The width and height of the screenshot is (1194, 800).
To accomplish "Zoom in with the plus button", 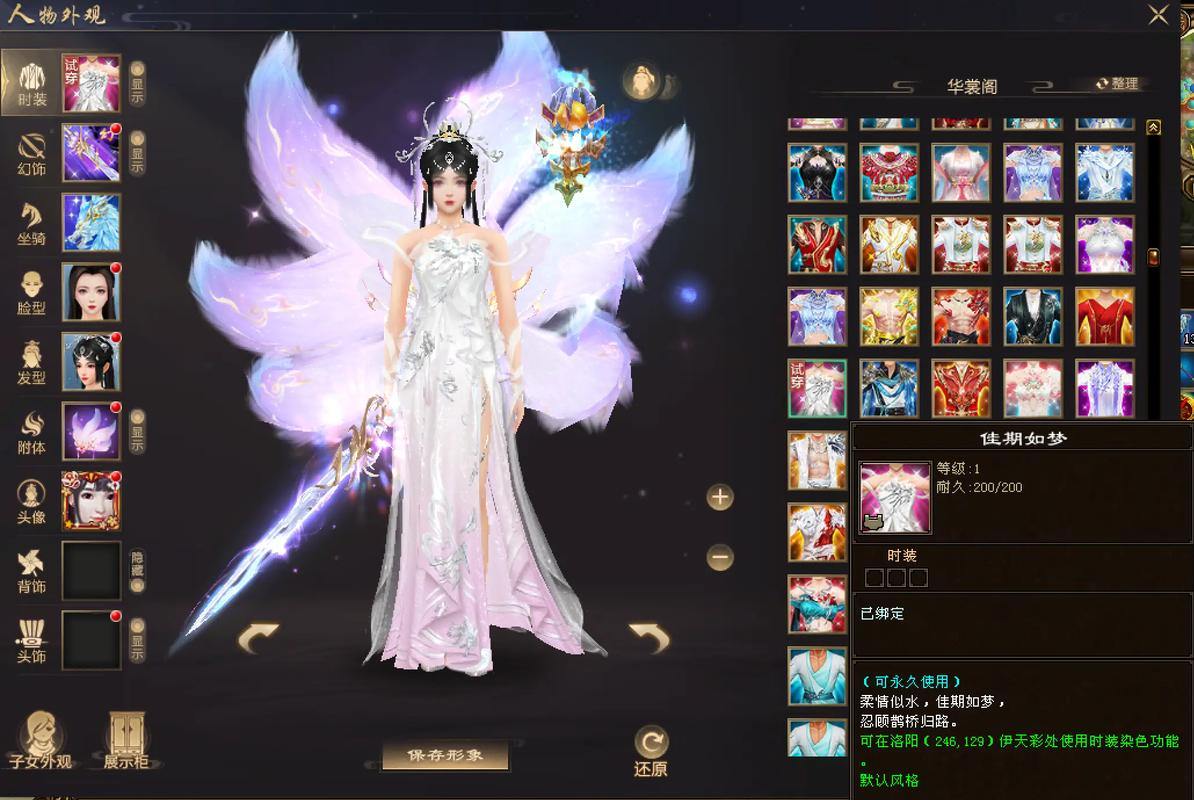I will click(x=720, y=497).
